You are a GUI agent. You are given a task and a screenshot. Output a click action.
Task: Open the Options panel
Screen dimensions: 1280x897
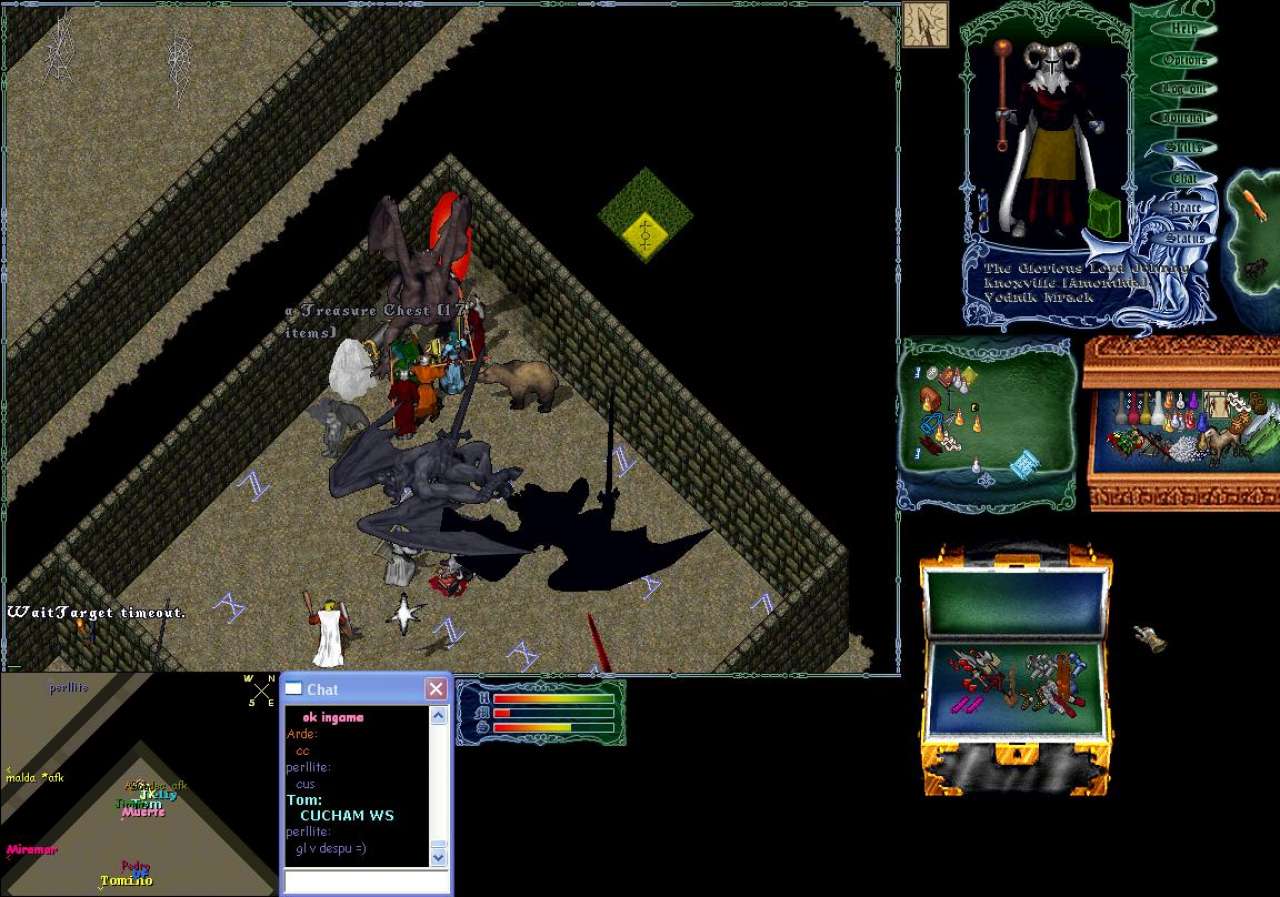coord(1184,60)
